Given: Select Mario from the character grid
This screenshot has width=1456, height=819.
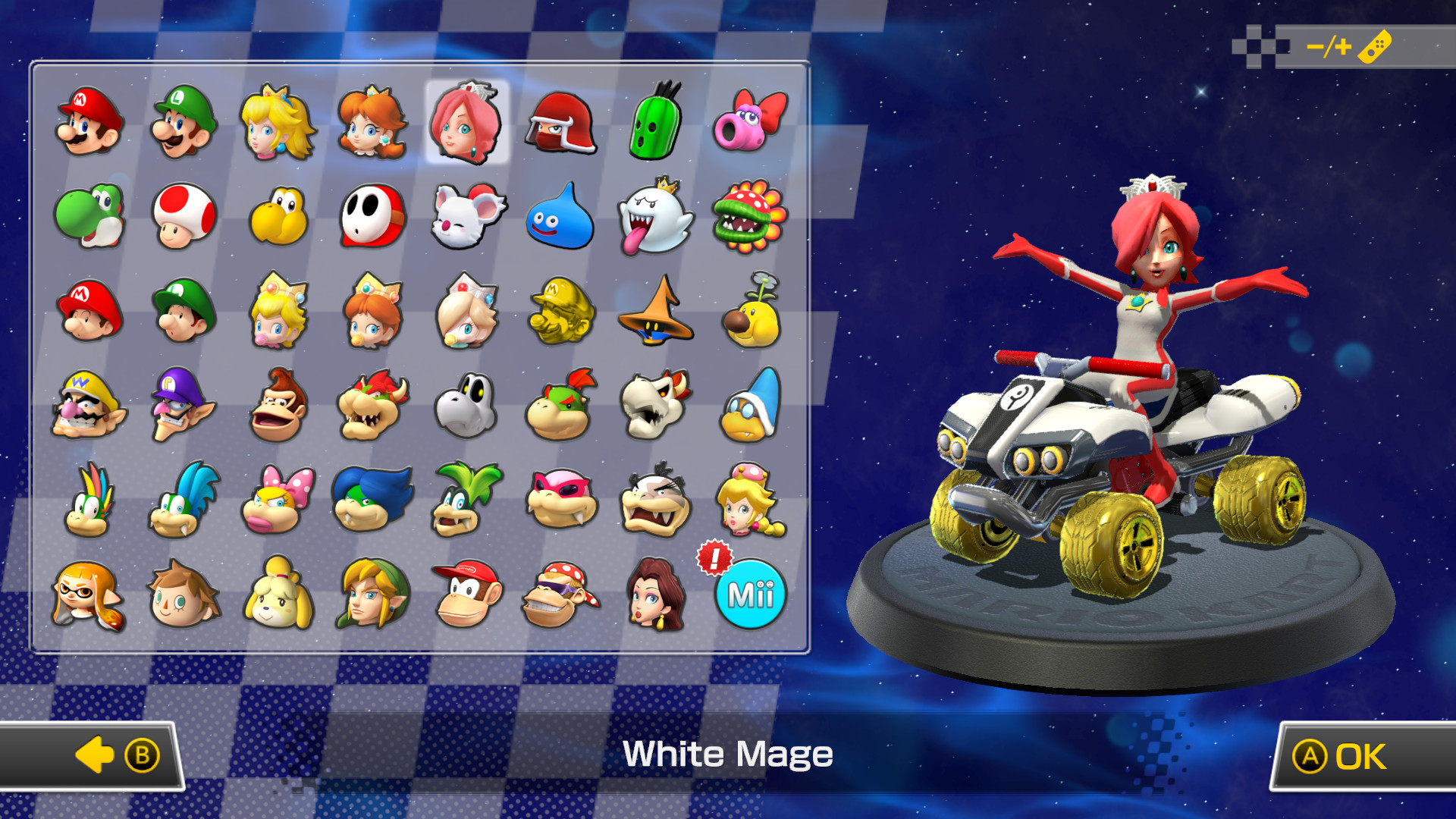Looking at the screenshot, I should click(x=89, y=121).
